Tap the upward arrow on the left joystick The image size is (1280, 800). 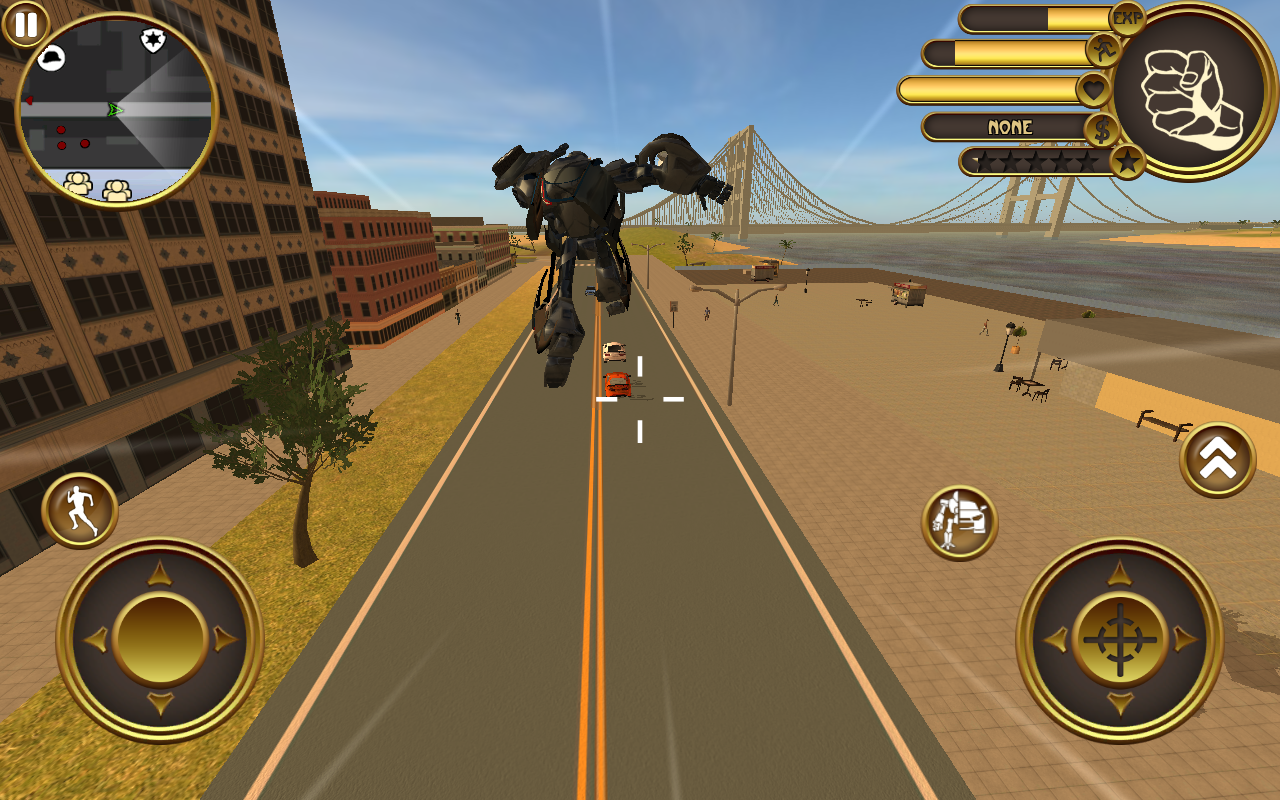tap(158, 573)
